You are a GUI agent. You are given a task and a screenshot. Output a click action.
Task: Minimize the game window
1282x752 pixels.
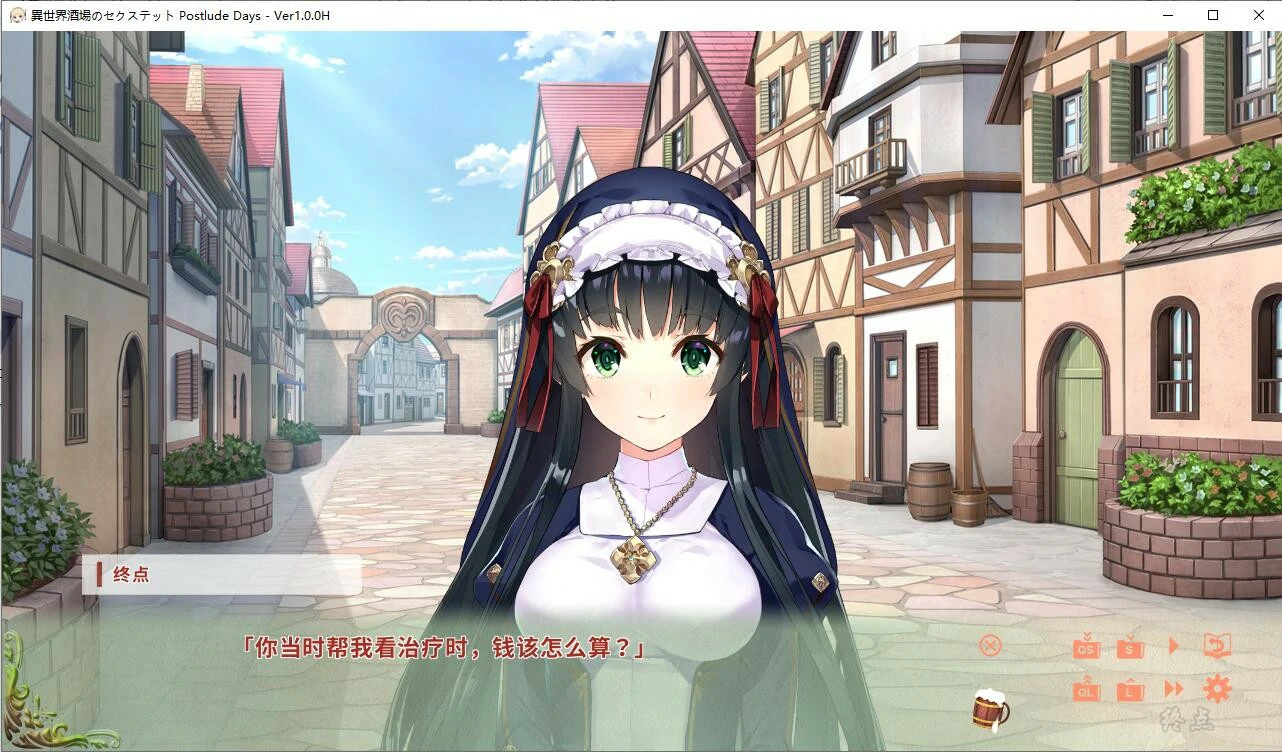click(1166, 15)
